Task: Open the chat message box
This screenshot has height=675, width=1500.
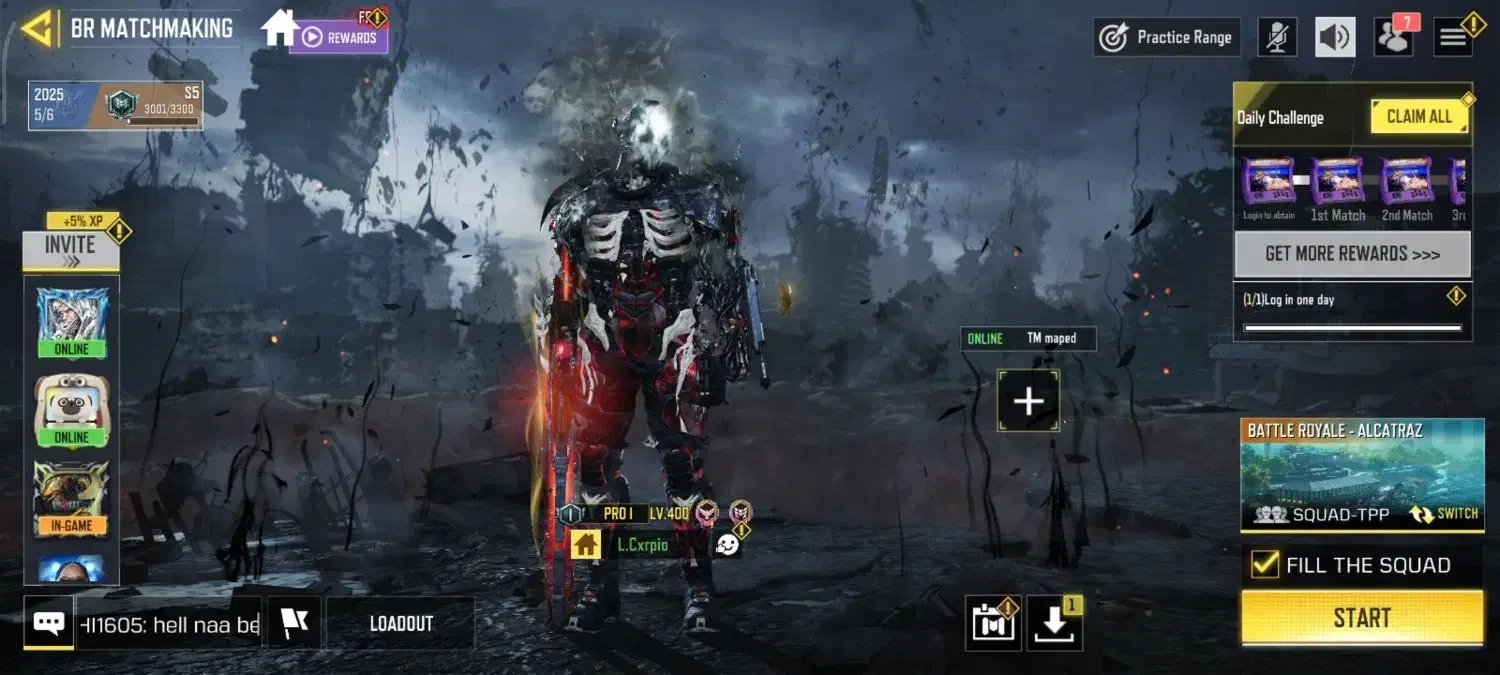Action: tap(49, 624)
